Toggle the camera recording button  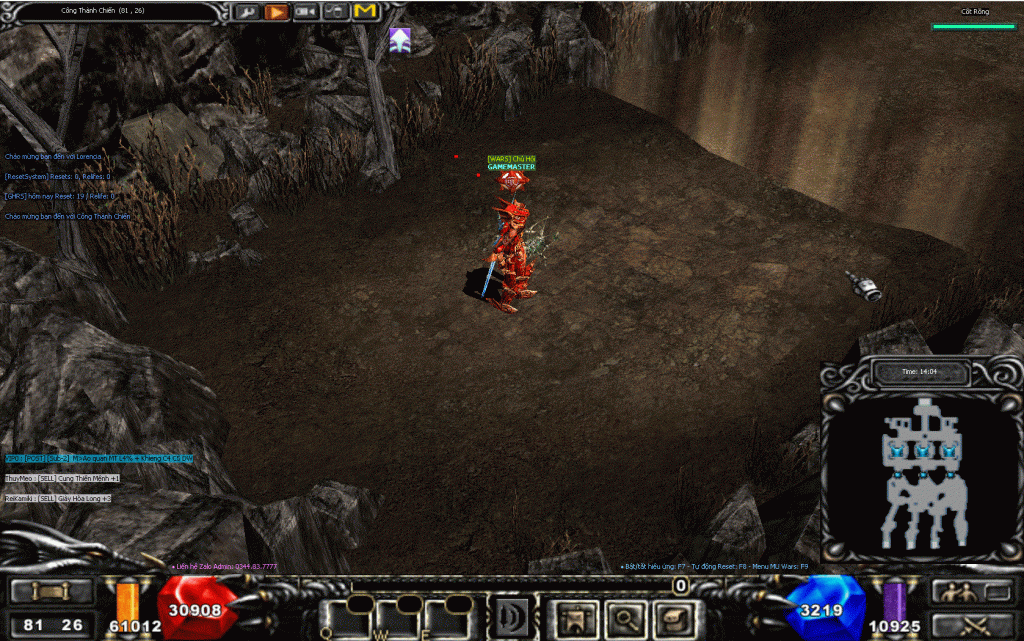[x=306, y=12]
